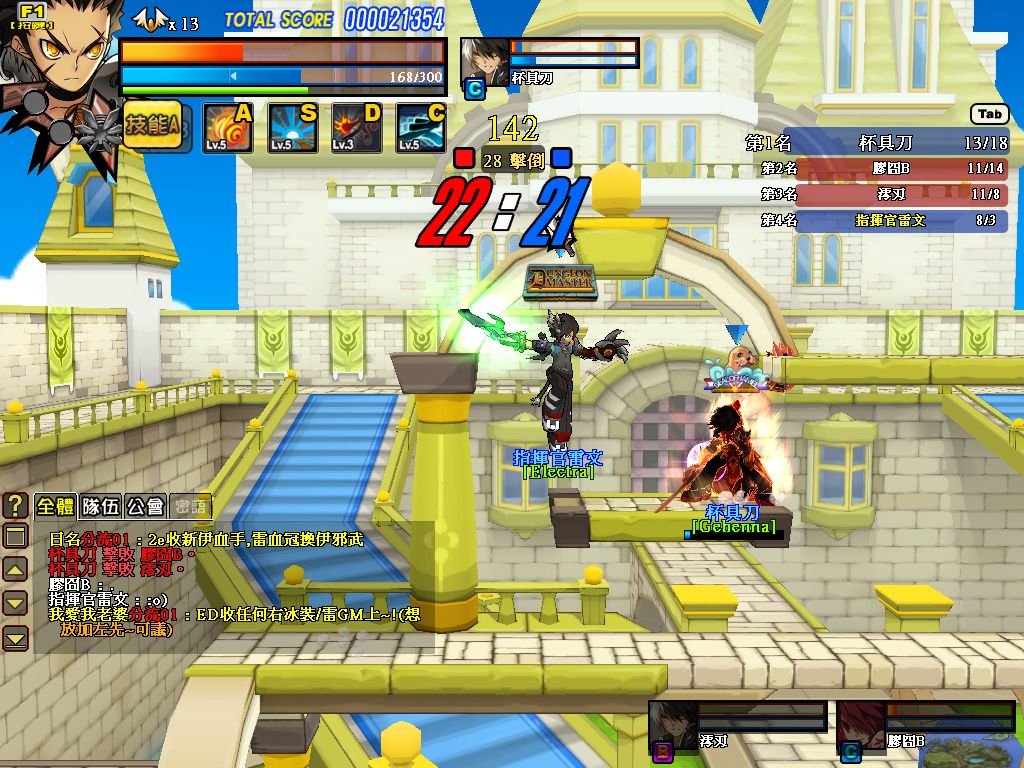Image resolution: width=1024 pixels, height=768 pixels.
Task: Jump to the newest chat message arrow
Action: pyautogui.click(x=16, y=637)
